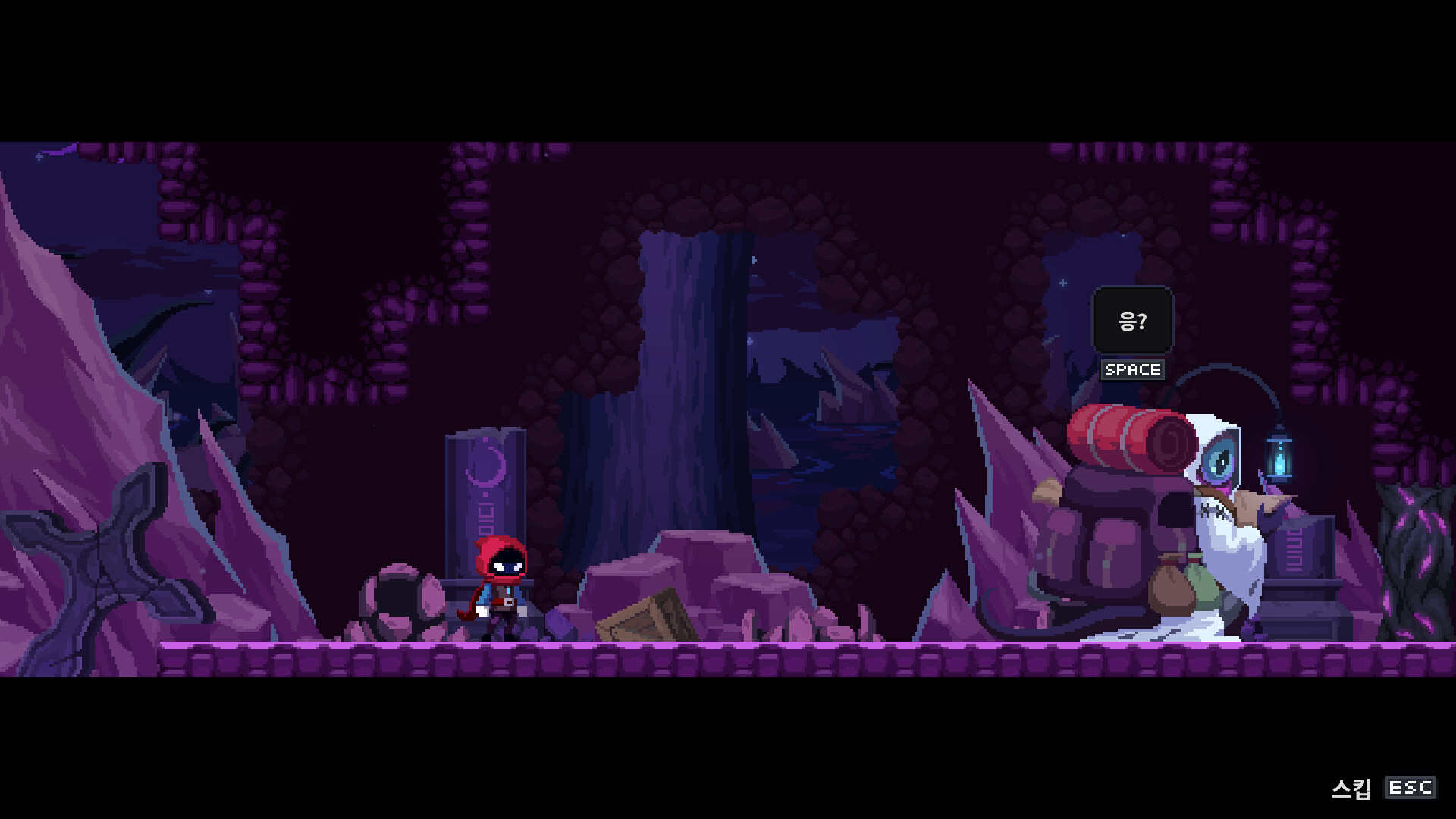Expand the 응? speech bubble by pressing its SPACE tag
Image resolution: width=1456 pixels, height=819 pixels.
(x=1132, y=370)
